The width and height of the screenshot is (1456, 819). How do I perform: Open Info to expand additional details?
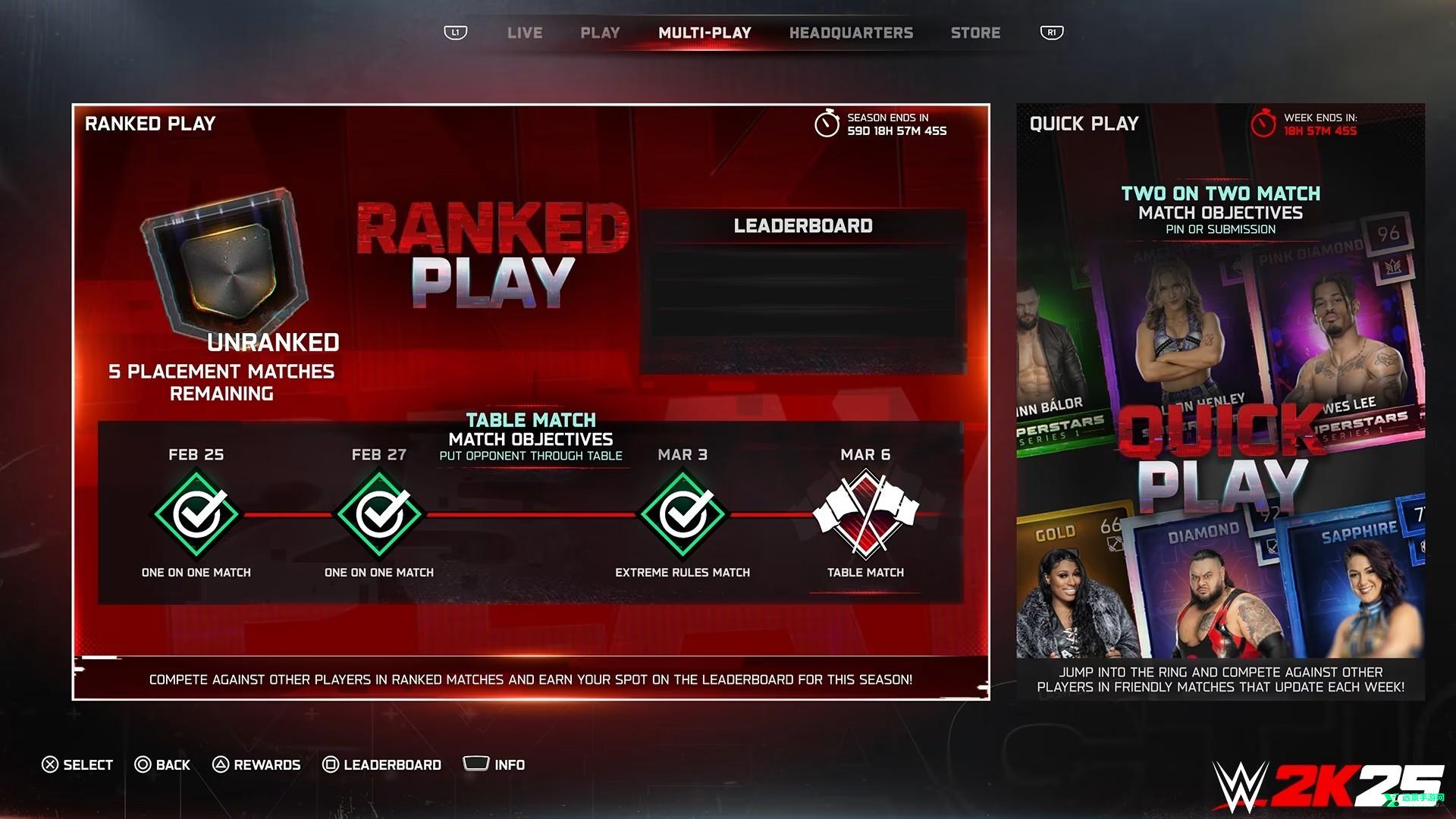(x=476, y=764)
